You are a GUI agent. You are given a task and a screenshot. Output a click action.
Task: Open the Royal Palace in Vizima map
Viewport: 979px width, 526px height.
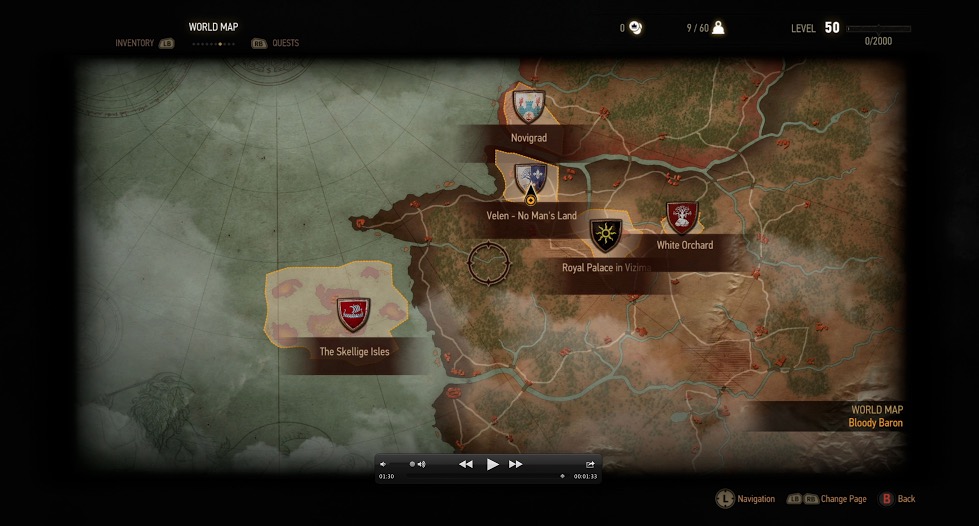tap(605, 236)
